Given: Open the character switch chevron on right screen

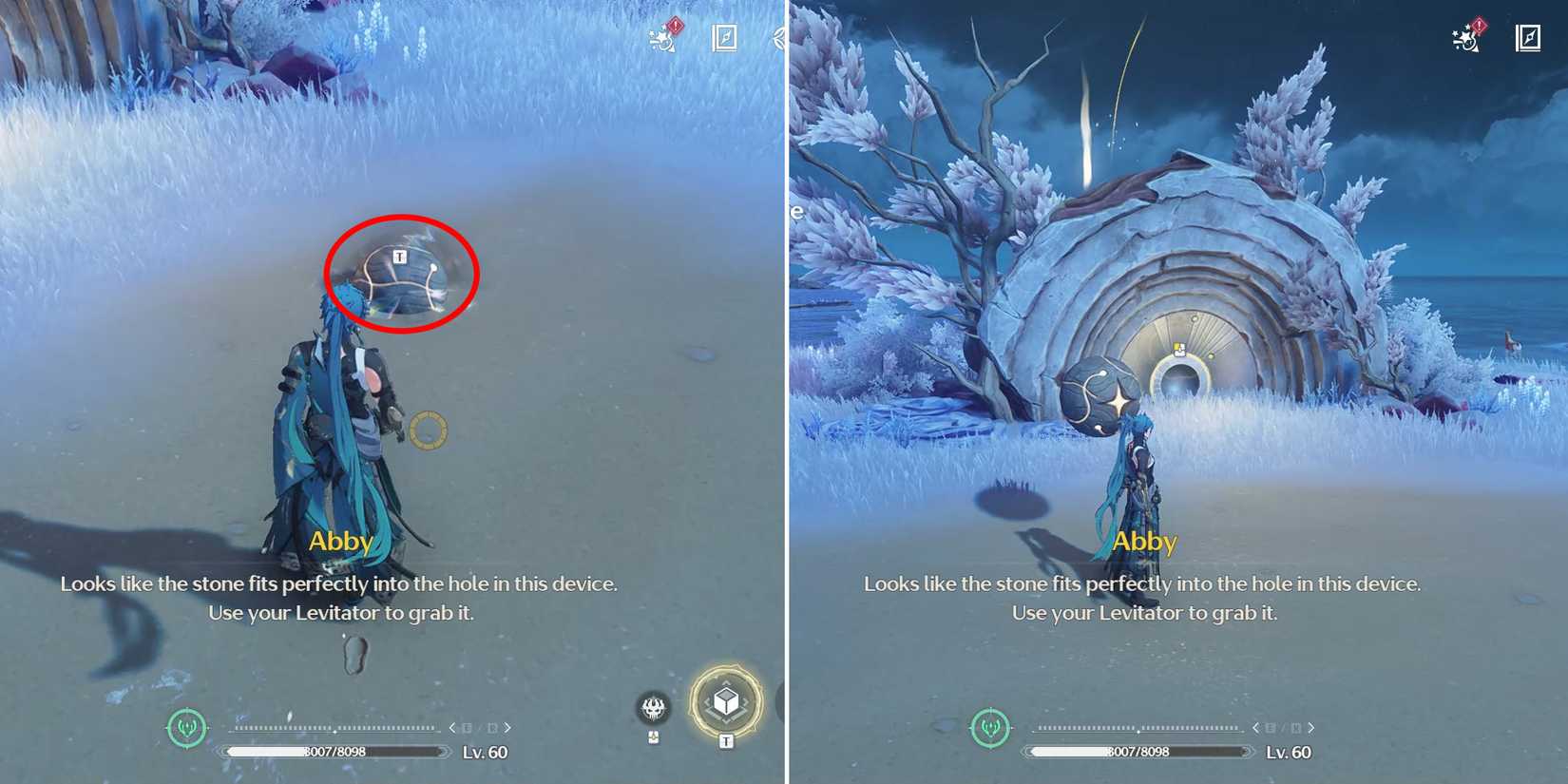Looking at the screenshot, I should click(1312, 727).
